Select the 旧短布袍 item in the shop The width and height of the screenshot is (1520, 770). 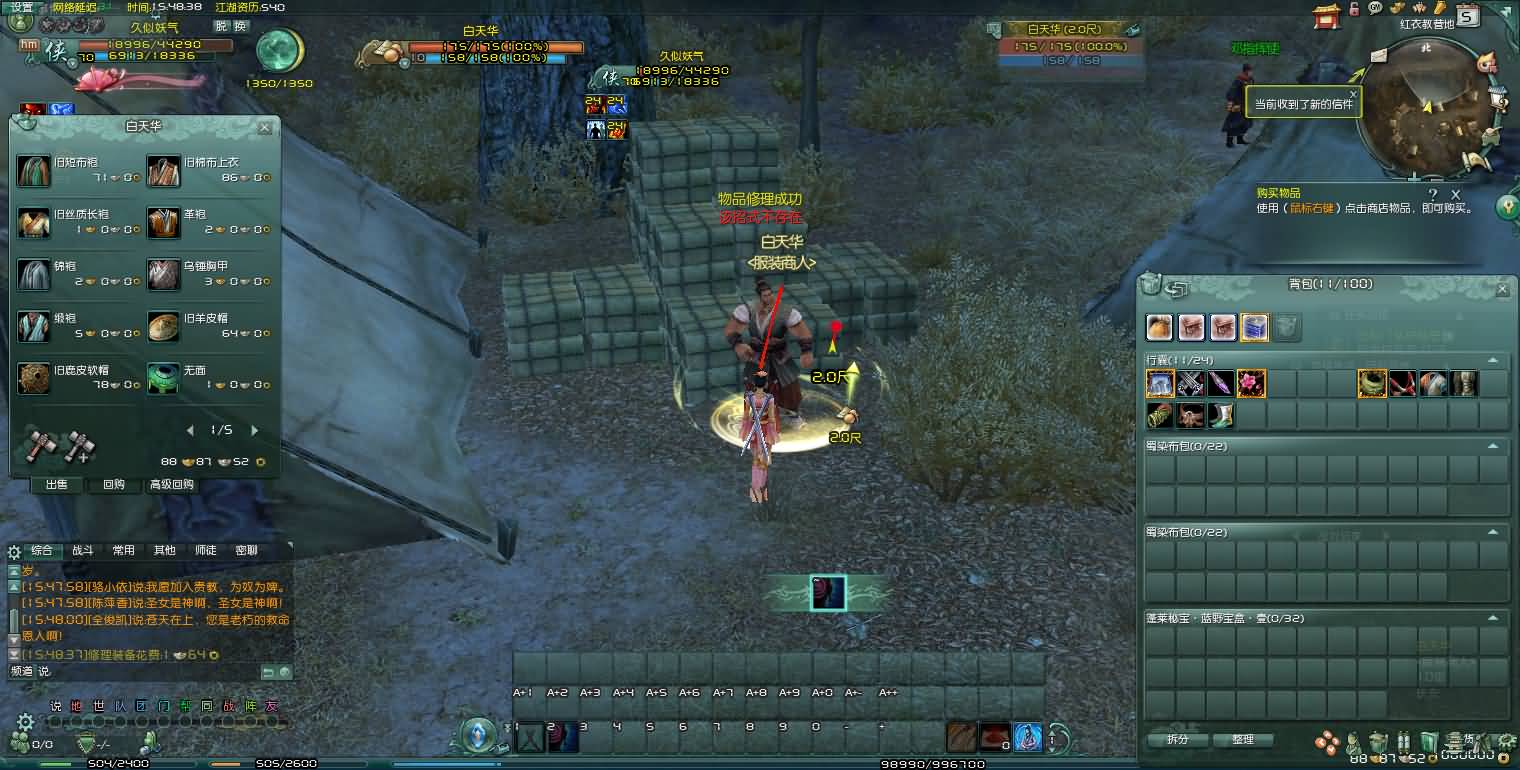click(x=34, y=170)
